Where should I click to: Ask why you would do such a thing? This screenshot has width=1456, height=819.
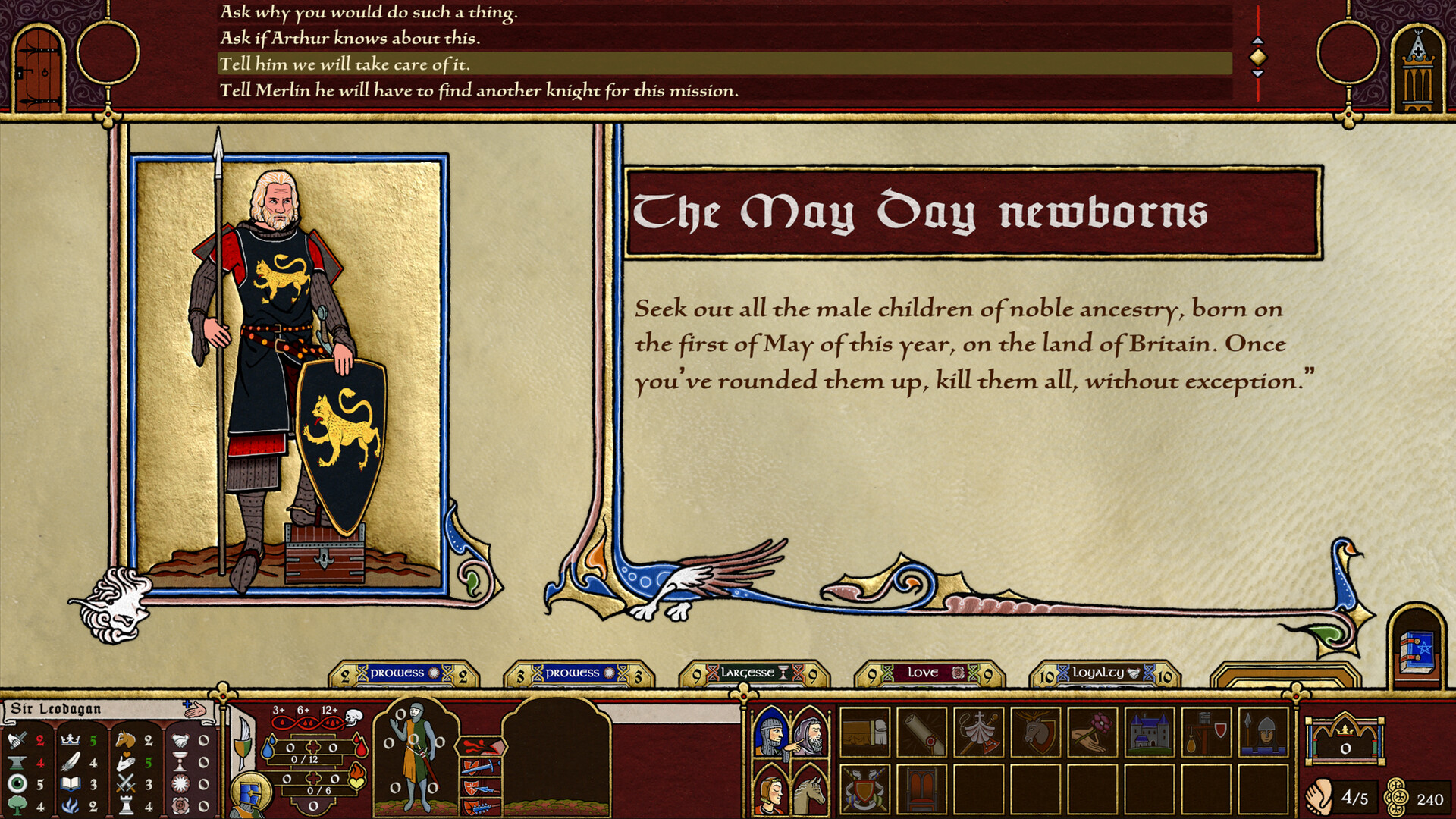click(x=369, y=13)
